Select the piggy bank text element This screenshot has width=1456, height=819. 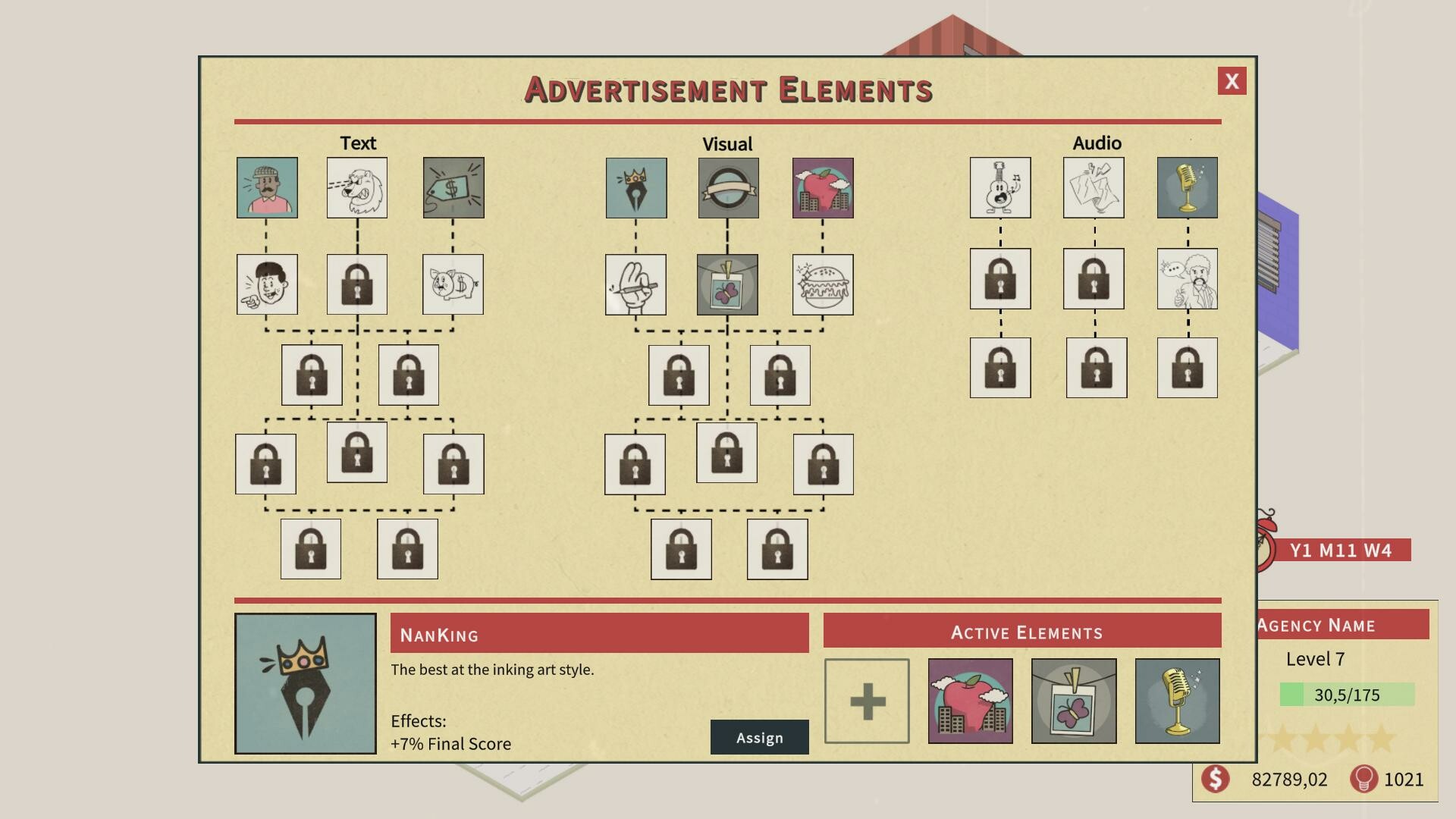coord(453,284)
